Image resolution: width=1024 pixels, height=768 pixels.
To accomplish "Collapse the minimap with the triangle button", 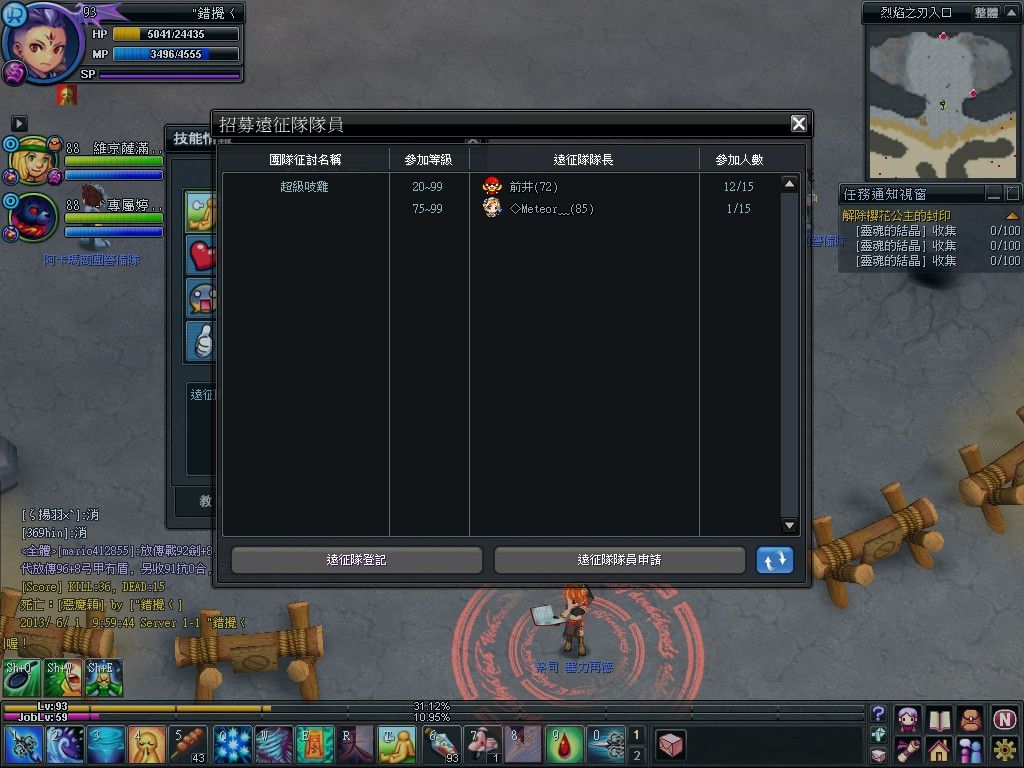I will (1013, 13).
